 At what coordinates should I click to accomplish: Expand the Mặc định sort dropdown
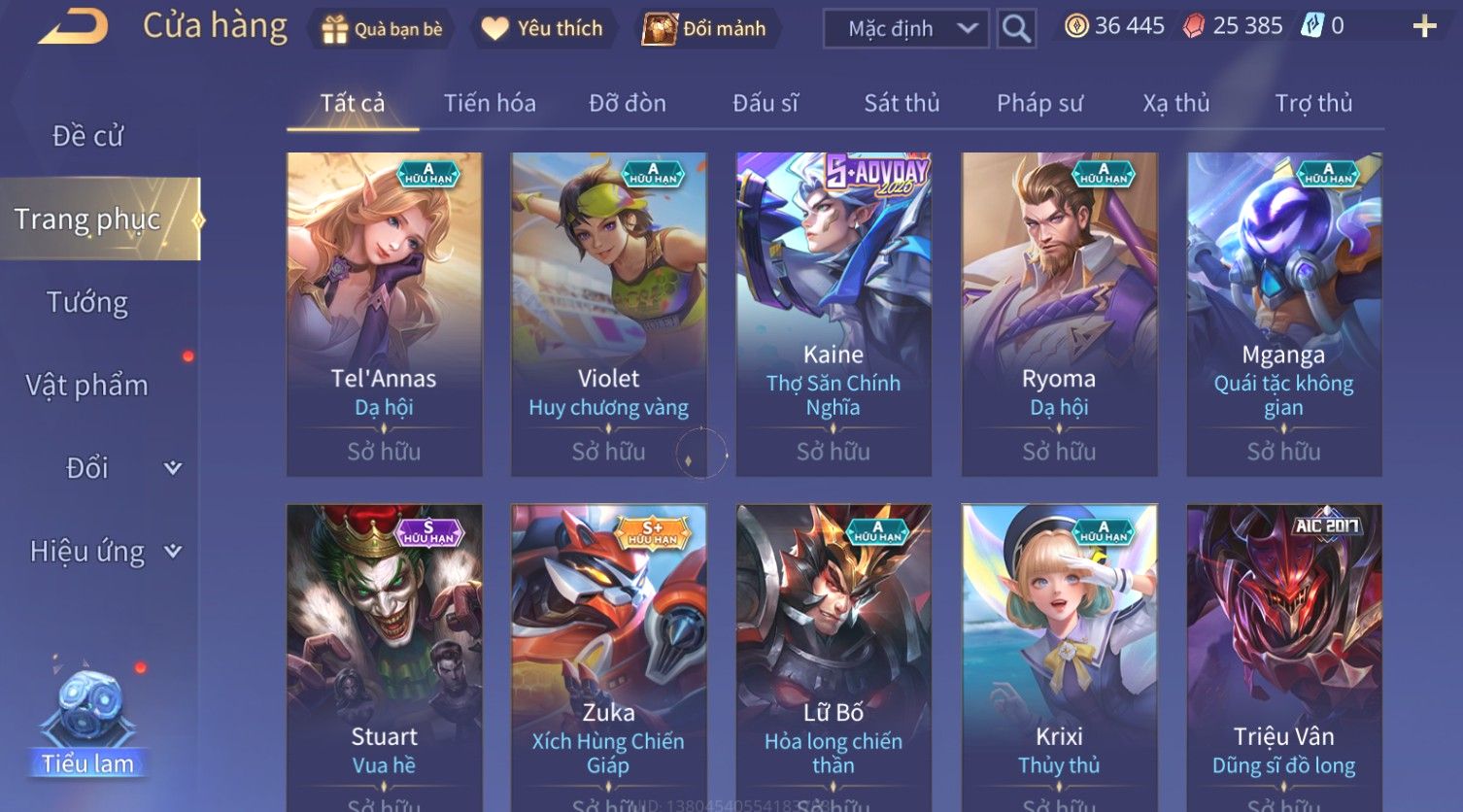905,29
